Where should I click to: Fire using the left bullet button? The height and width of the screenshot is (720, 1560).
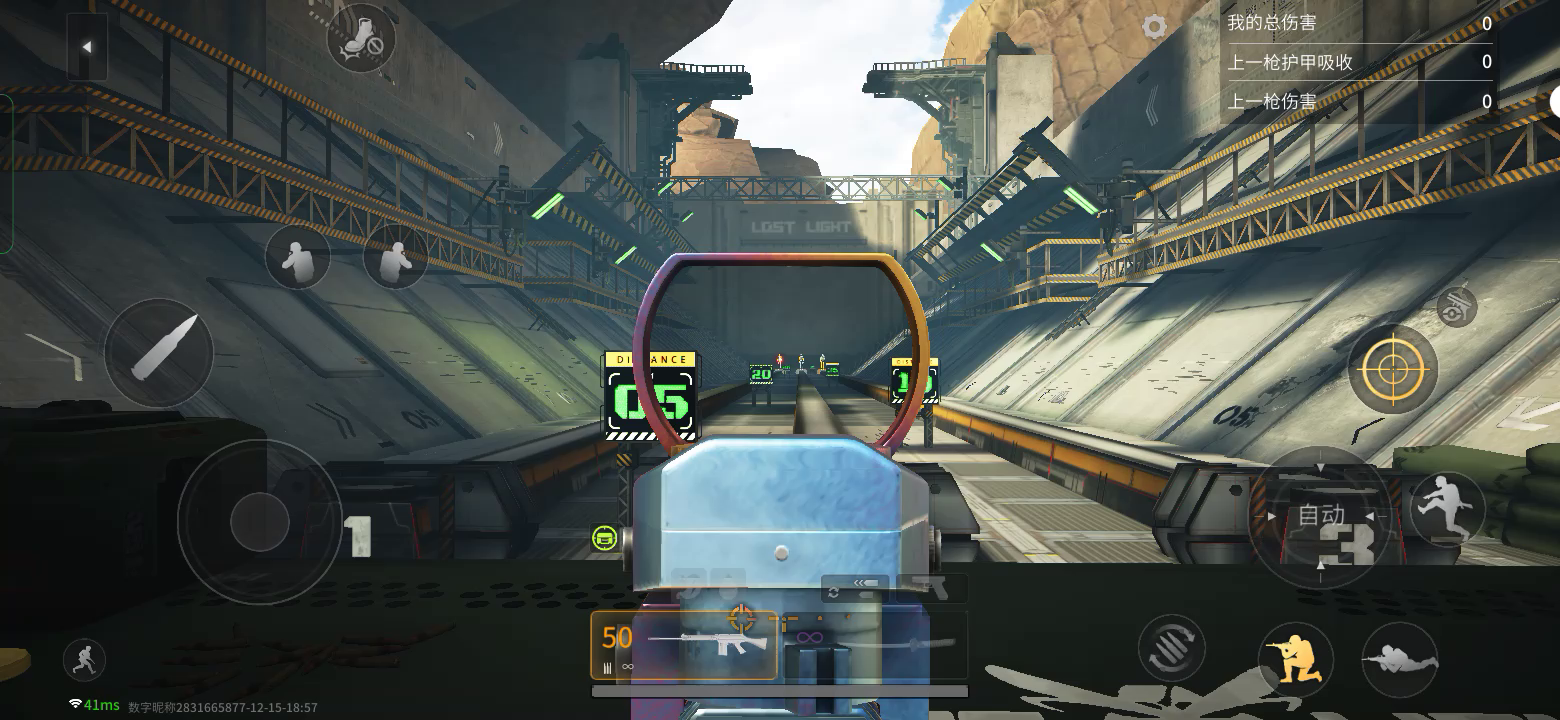159,352
